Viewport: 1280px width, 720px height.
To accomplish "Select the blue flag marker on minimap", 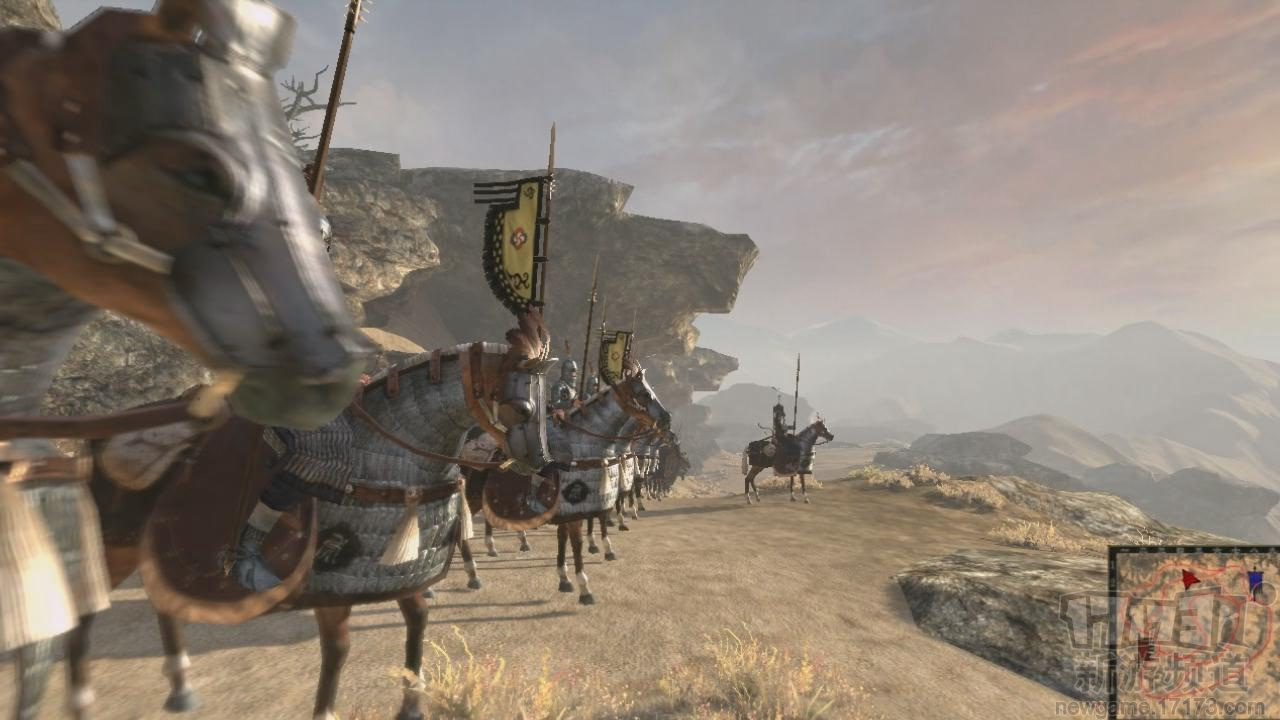I will (x=1255, y=581).
